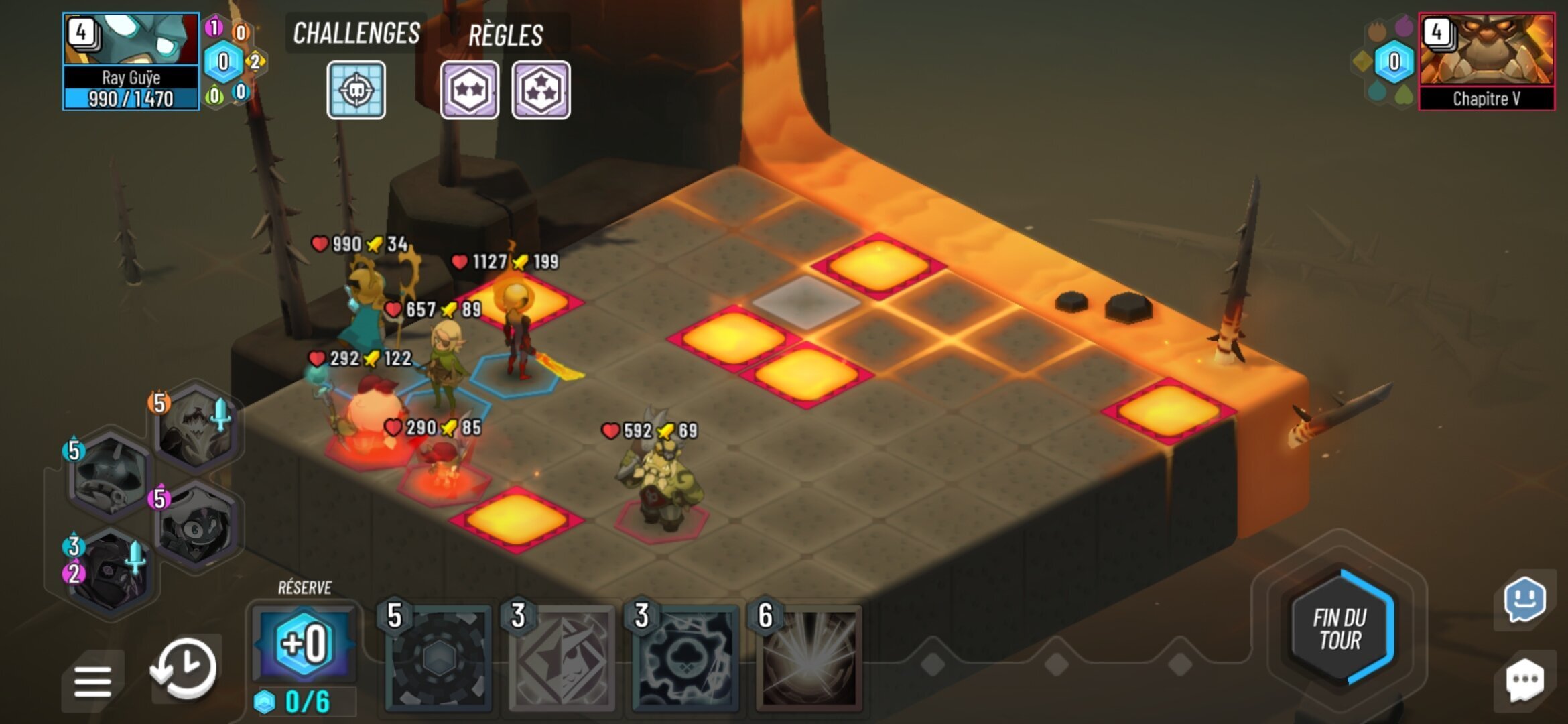Viewport: 1568px width, 724px height.
Task: Choose the first cost 3 masked-figure card
Action: coord(562,658)
